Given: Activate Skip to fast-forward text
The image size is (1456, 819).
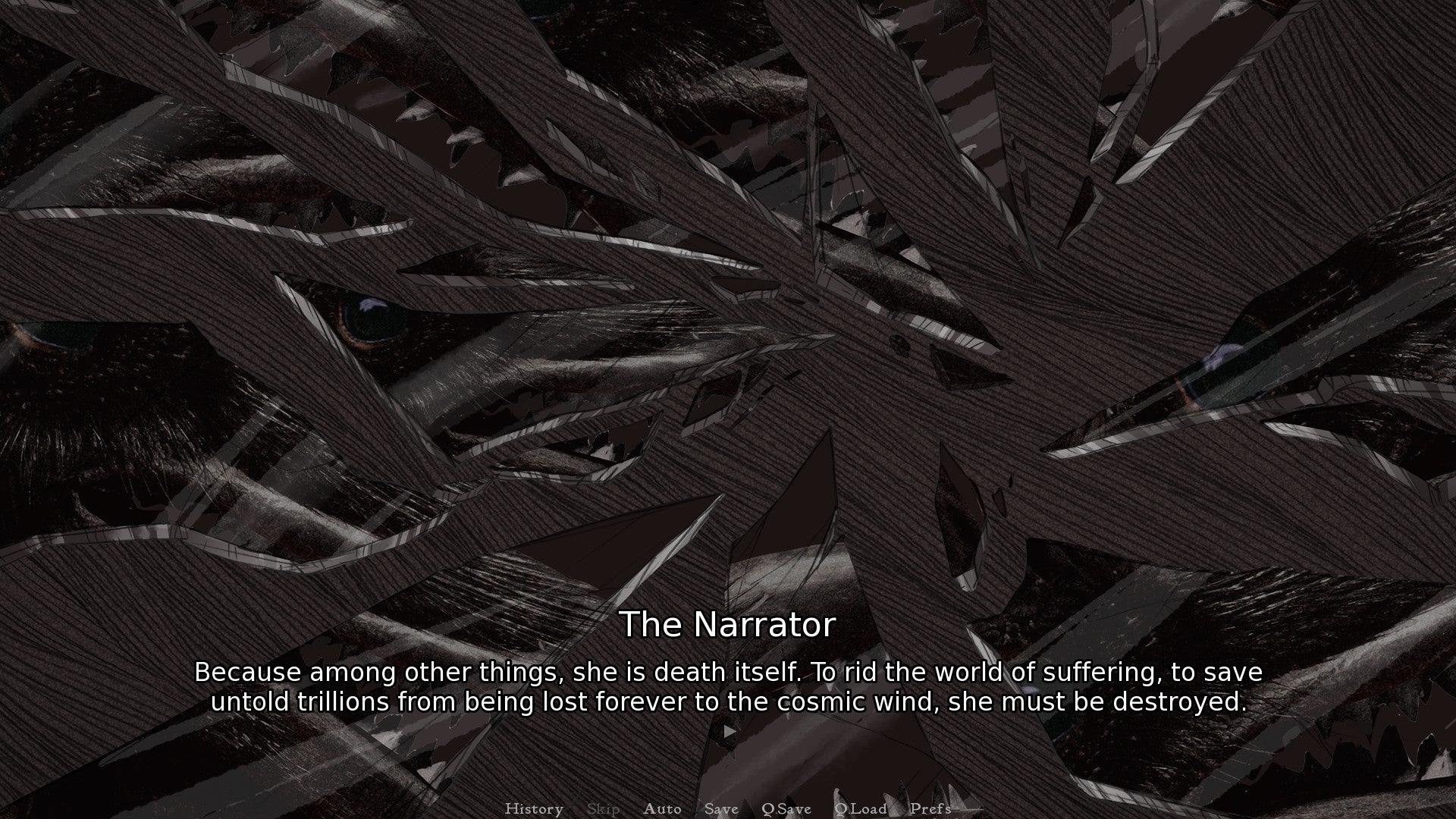Looking at the screenshot, I should 602,808.
